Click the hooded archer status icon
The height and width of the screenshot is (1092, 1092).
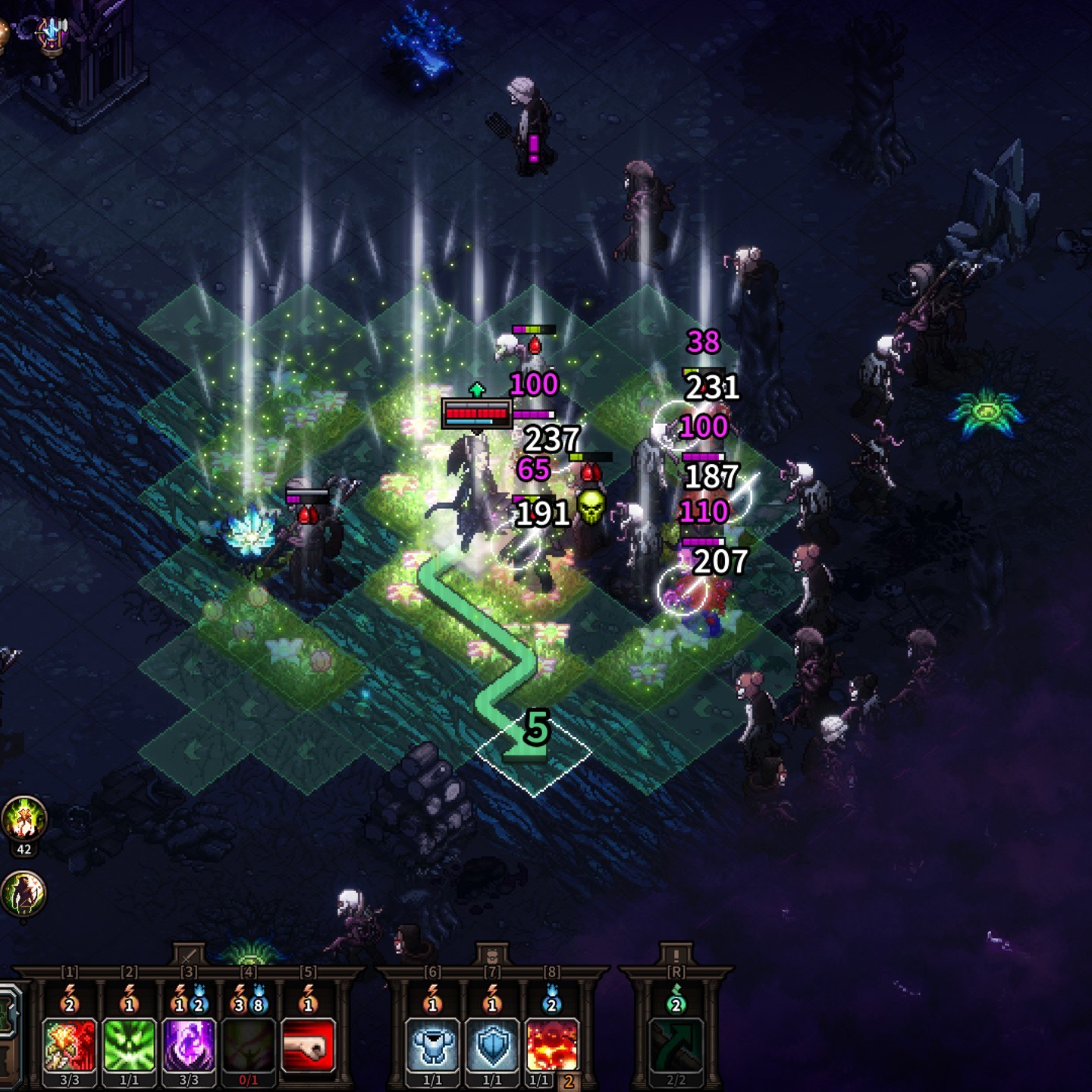click(x=24, y=893)
